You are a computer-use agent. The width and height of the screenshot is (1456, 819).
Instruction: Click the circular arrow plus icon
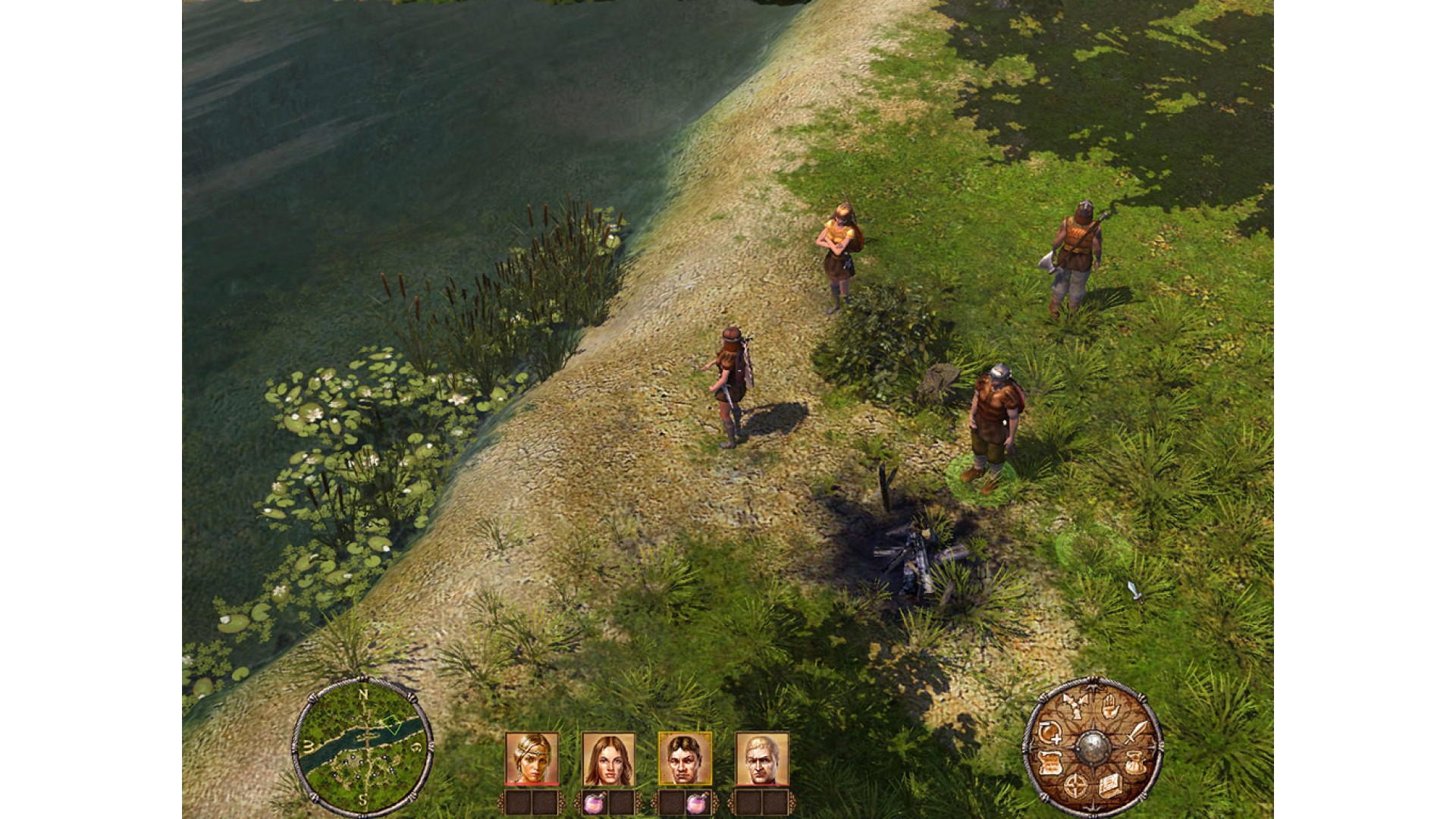point(1050,733)
